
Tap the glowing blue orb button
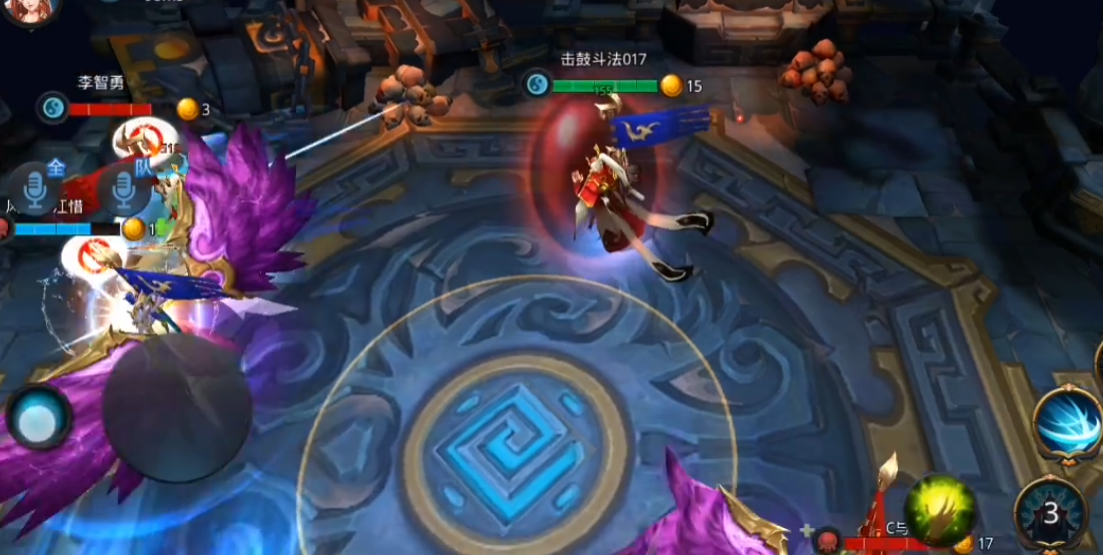click(39, 417)
